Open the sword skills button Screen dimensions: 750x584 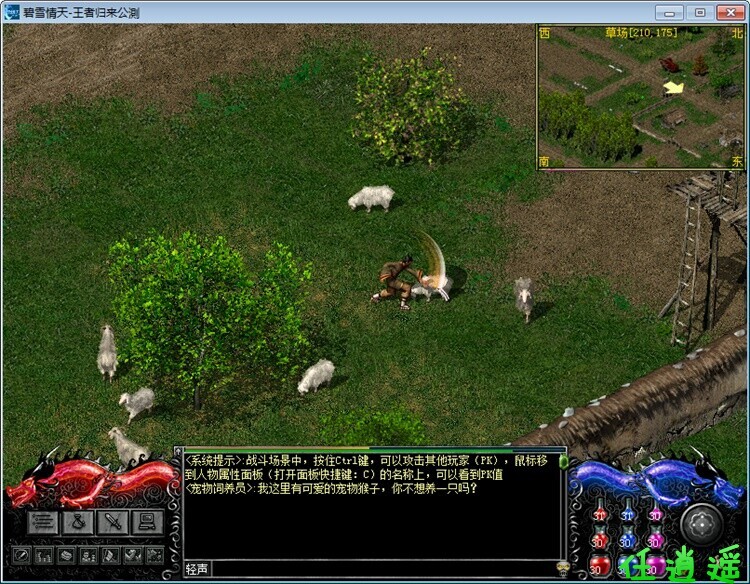pyautogui.click(x=113, y=521)
